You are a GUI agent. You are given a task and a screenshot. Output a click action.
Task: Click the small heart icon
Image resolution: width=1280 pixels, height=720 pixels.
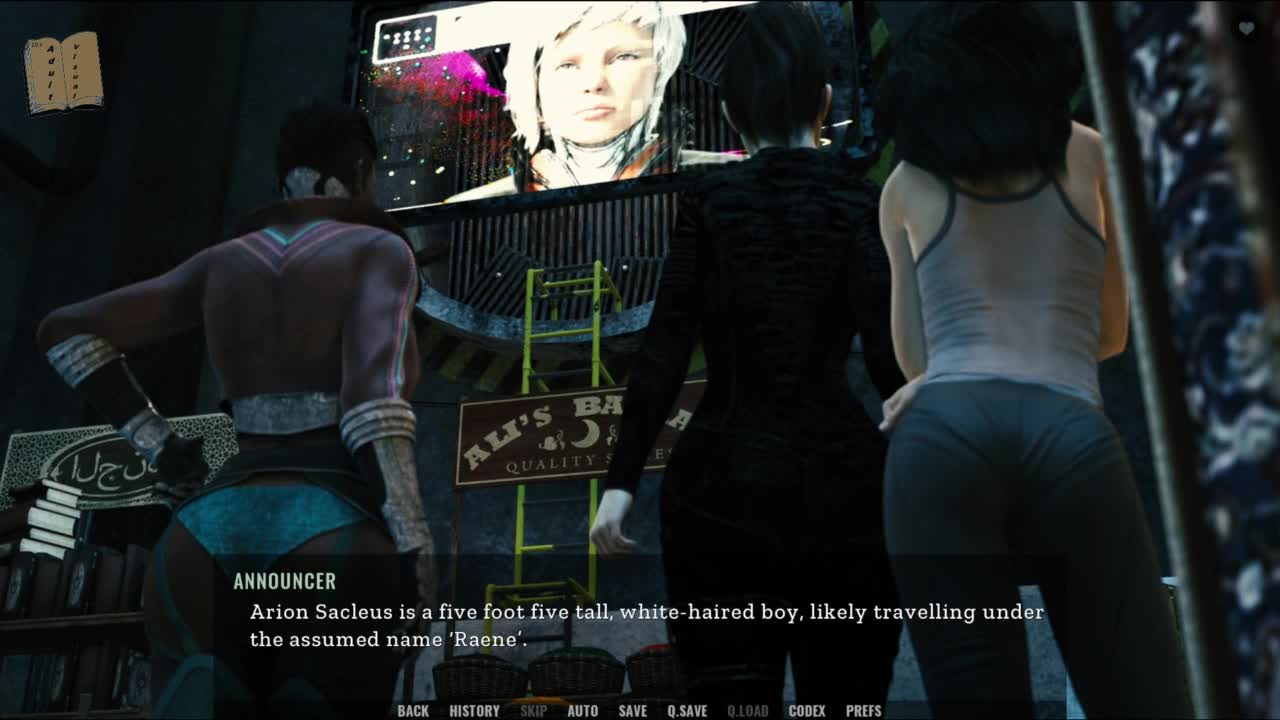(x=1246, y=29)
